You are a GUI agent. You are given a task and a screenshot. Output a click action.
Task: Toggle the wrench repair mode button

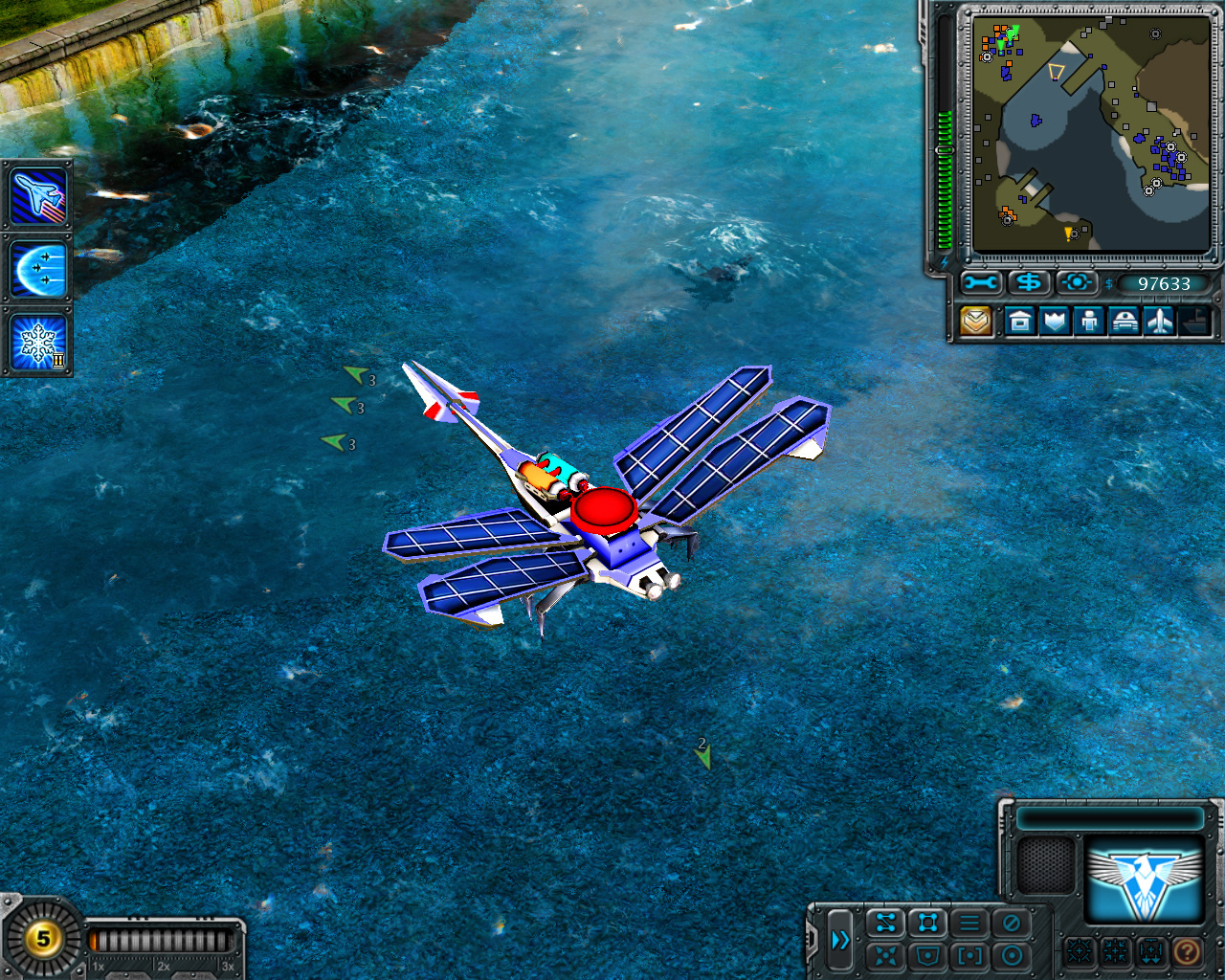coord(981,283)
